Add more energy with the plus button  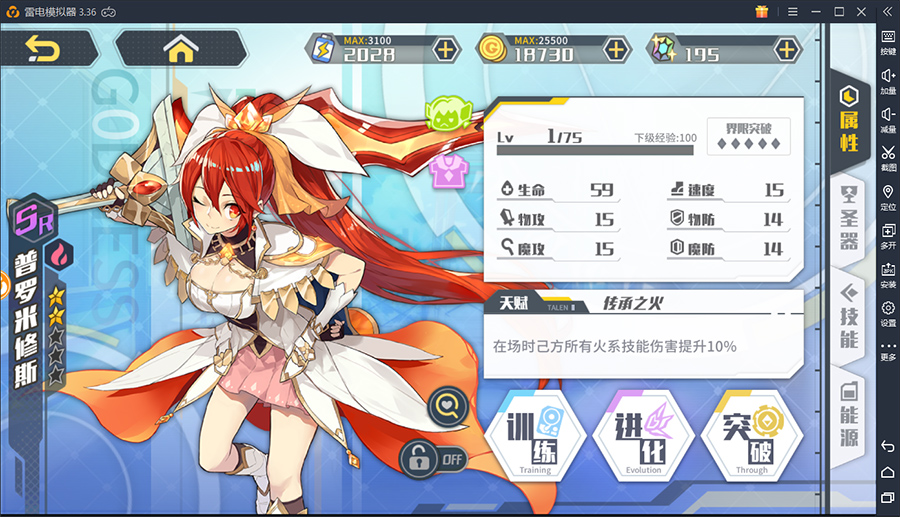[x=445, y=48]
